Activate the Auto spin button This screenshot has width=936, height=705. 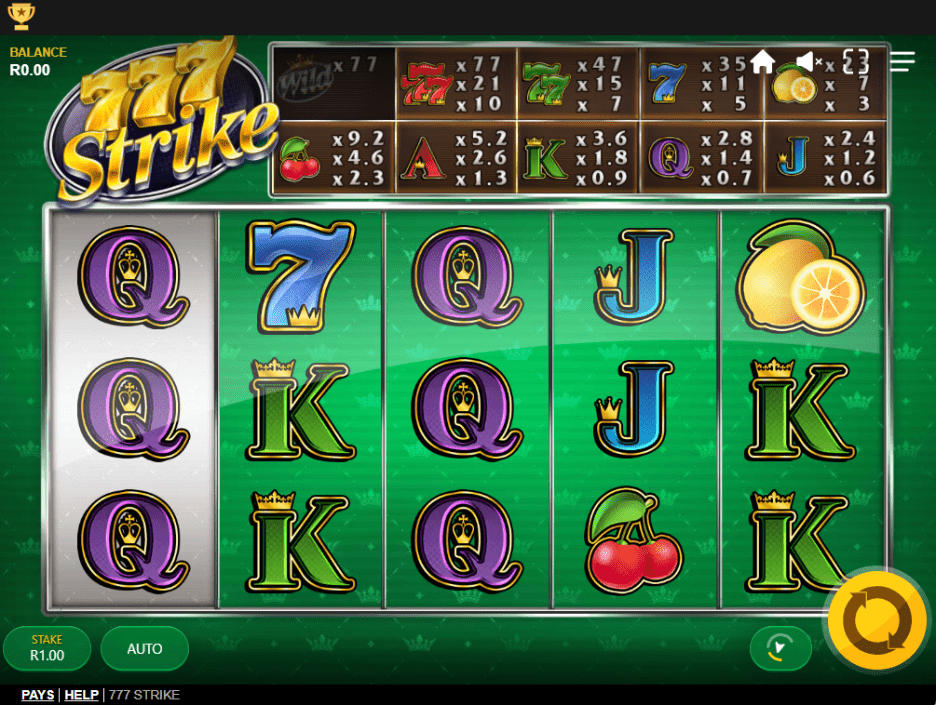click(145, 649)
